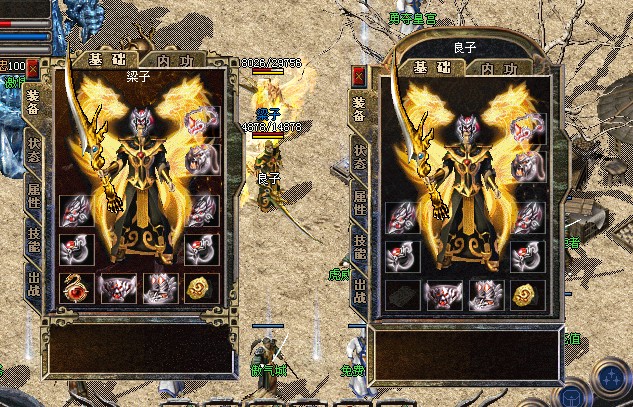This screenshot has height=407, width=633.
Task: Select 梁子's red gem serpent amulet slot
Action: (77, 288)
